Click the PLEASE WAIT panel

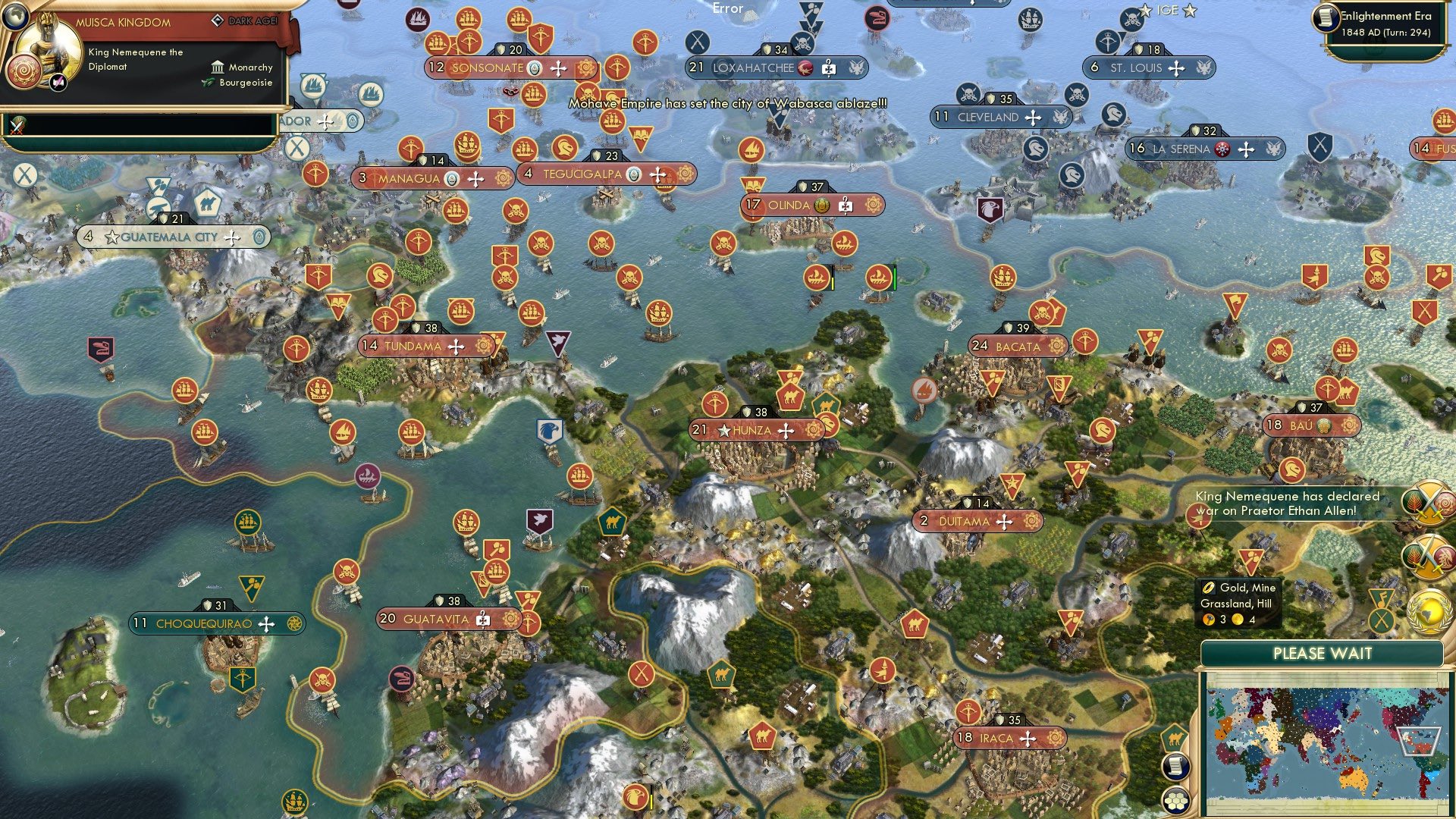(x=1323, y=653)
